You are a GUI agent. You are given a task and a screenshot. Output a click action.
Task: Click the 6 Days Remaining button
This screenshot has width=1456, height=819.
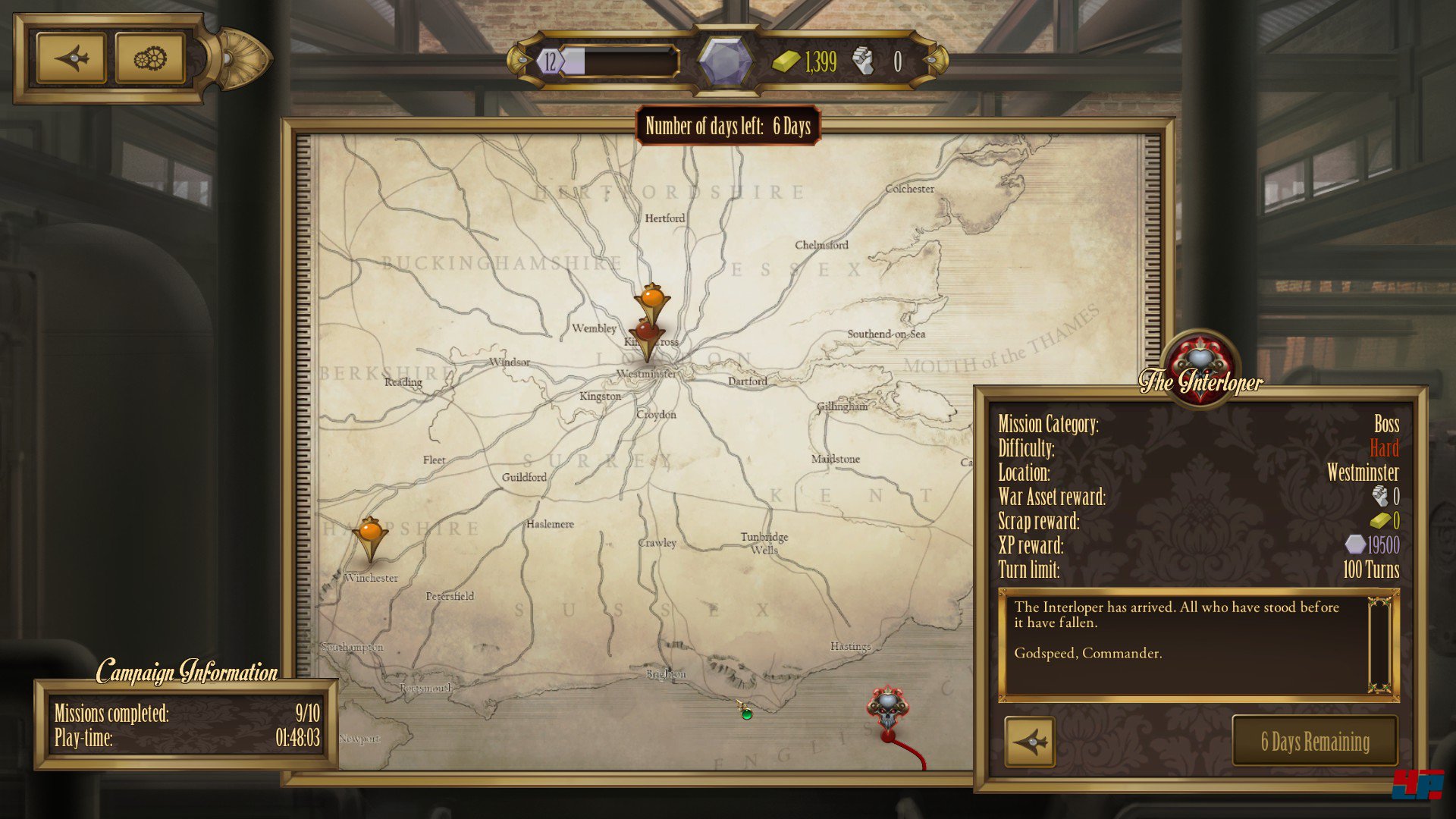pyautogui.click(x=1315, y=742)
